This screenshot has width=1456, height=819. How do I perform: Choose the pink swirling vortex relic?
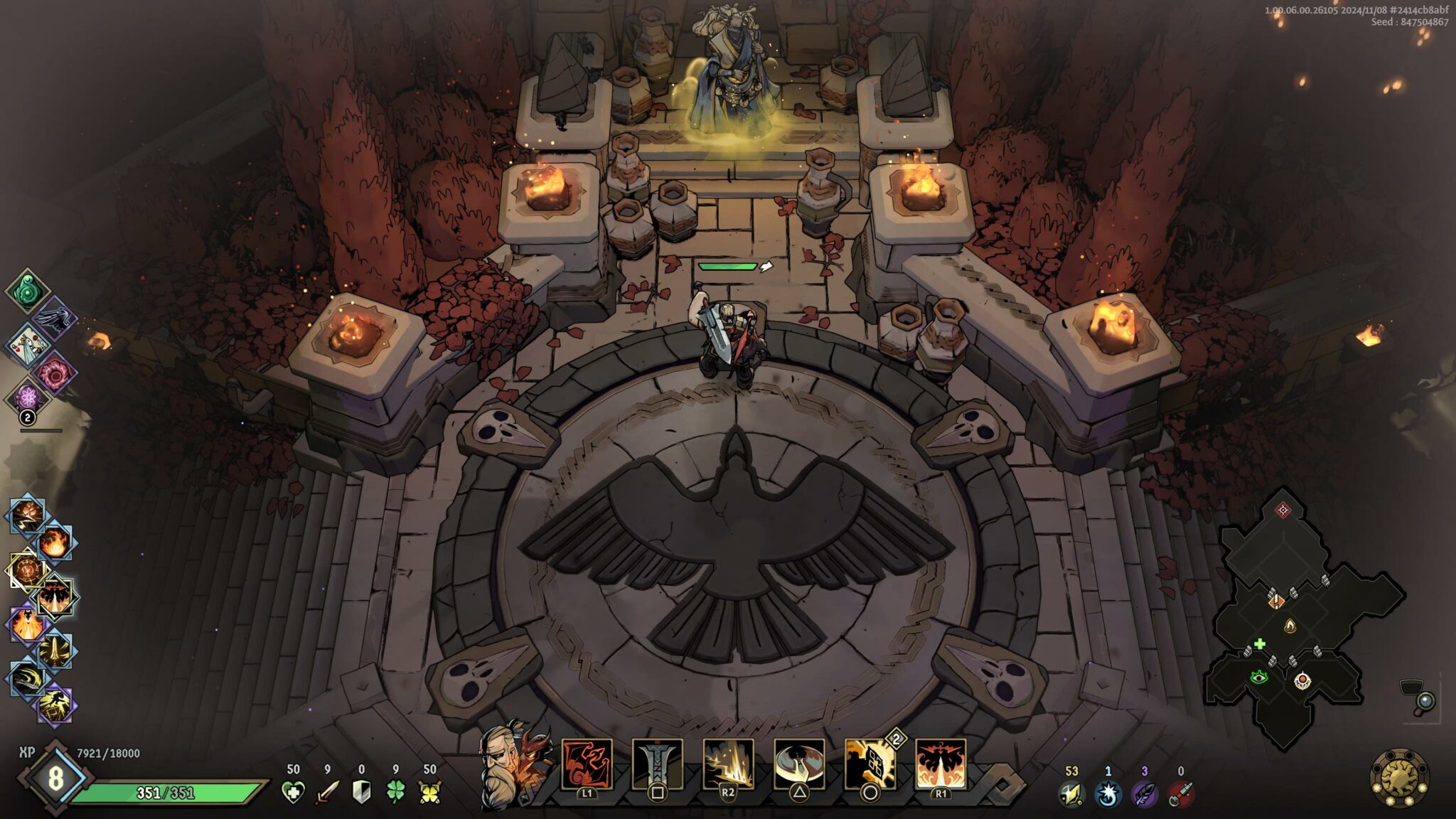click(54, 372)
